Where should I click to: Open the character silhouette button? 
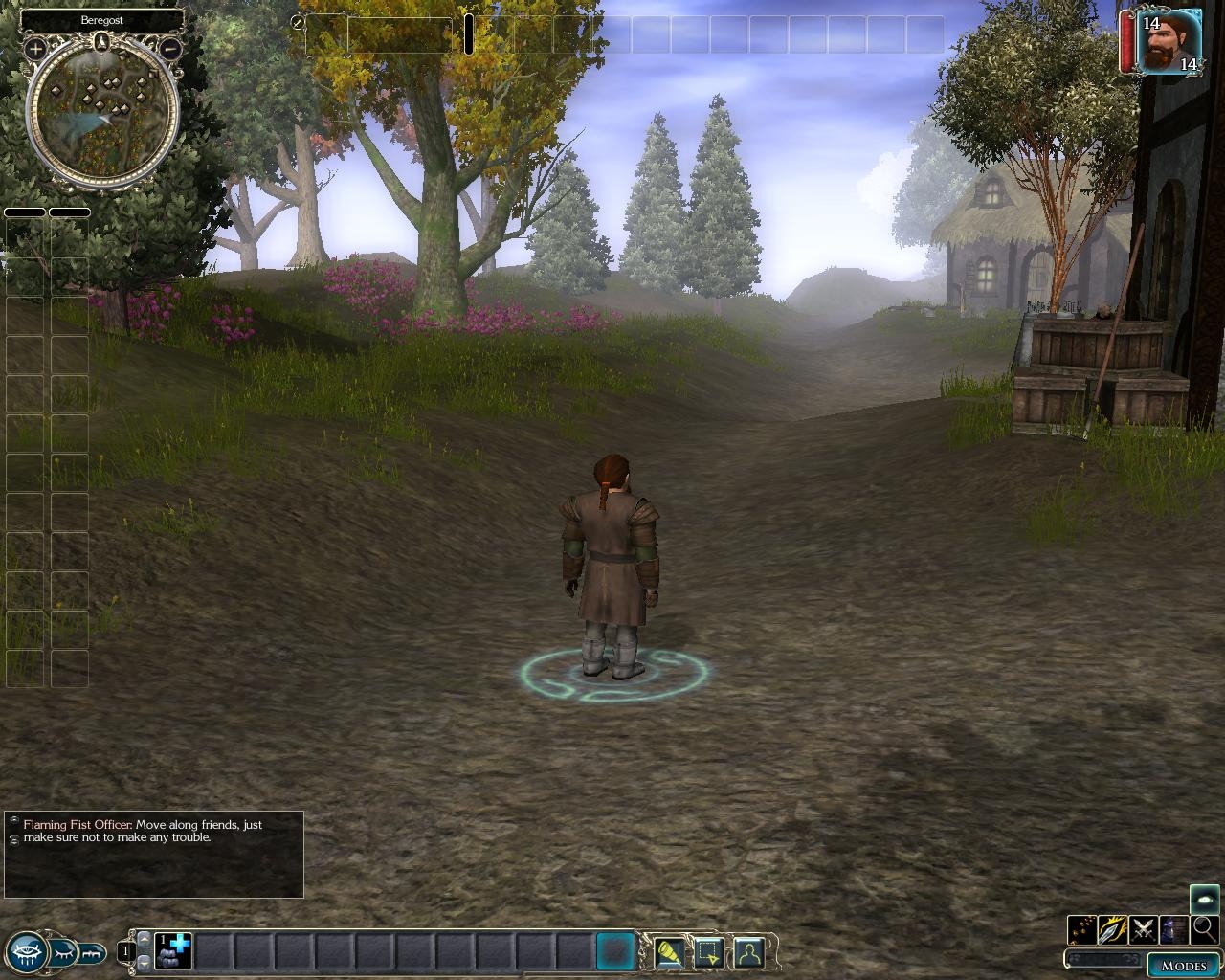tap(748, 952)
